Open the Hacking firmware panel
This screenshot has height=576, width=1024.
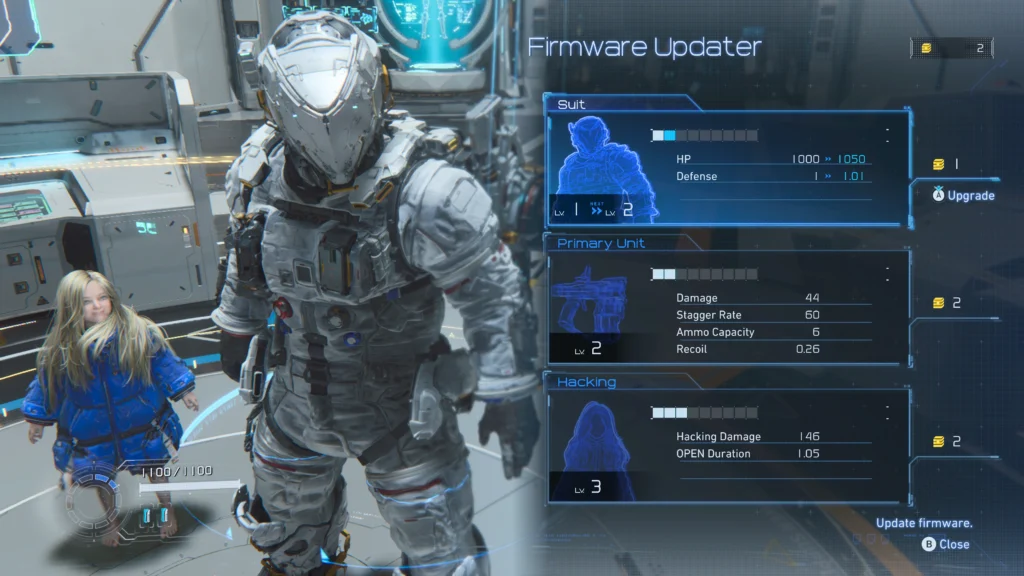pyautogui.click(x=728, y=444)
